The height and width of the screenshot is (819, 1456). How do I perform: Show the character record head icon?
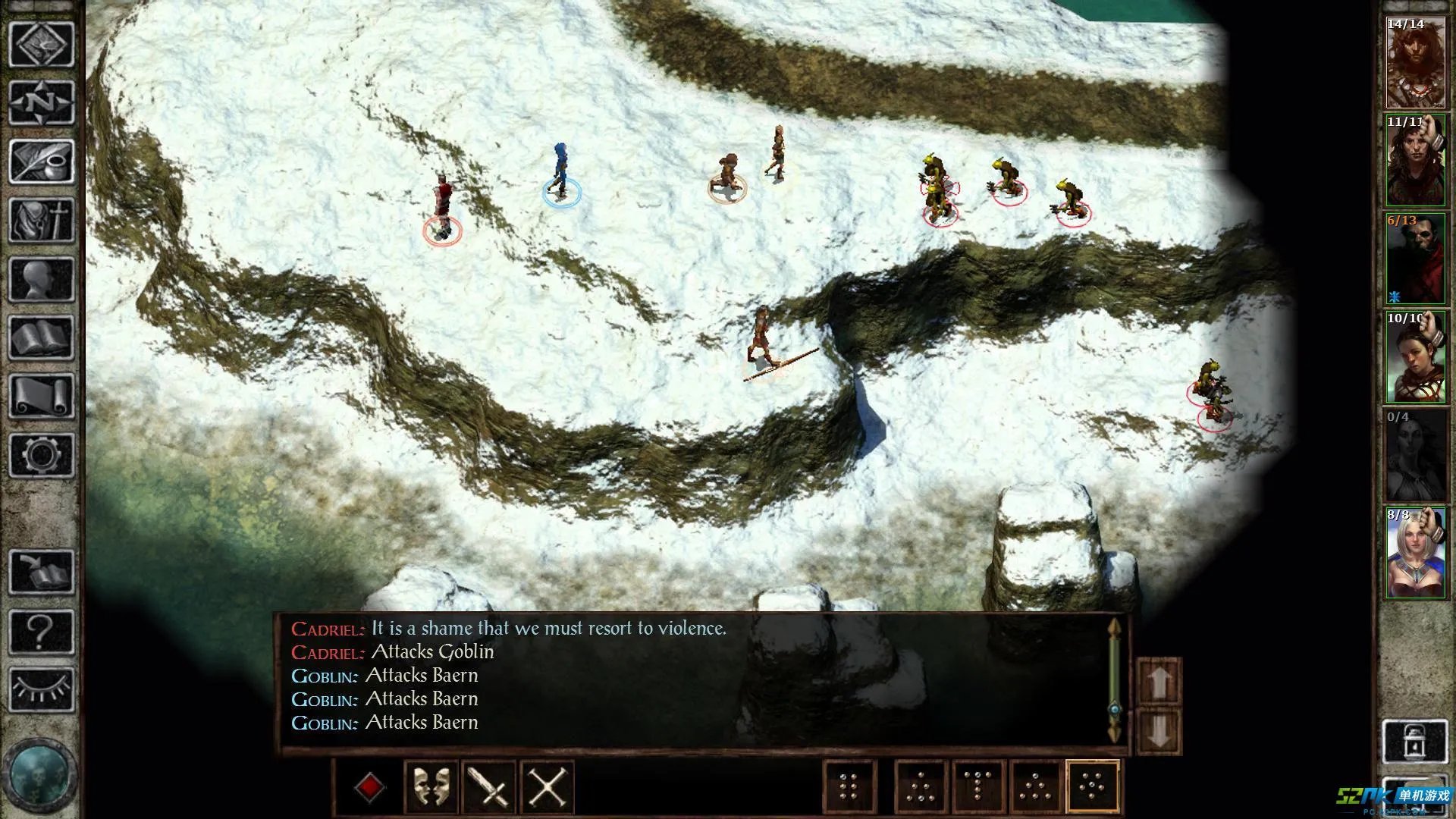(42, 279)
